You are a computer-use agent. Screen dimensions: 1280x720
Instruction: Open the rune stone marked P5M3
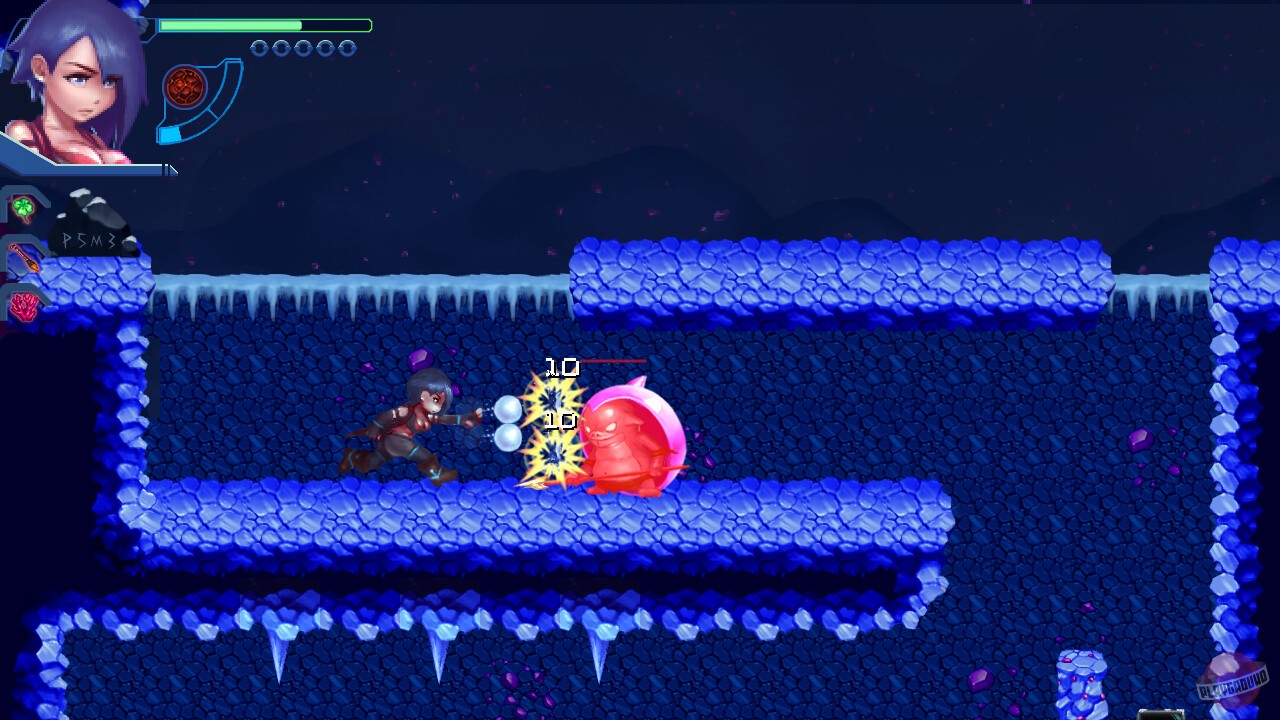[x=90, y=240]
